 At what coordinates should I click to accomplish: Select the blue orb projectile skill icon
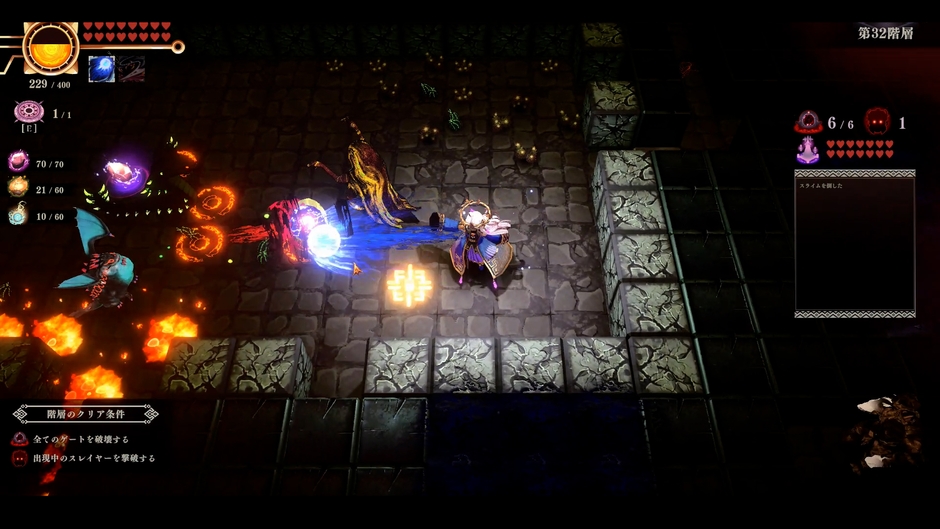pos(101,69)
